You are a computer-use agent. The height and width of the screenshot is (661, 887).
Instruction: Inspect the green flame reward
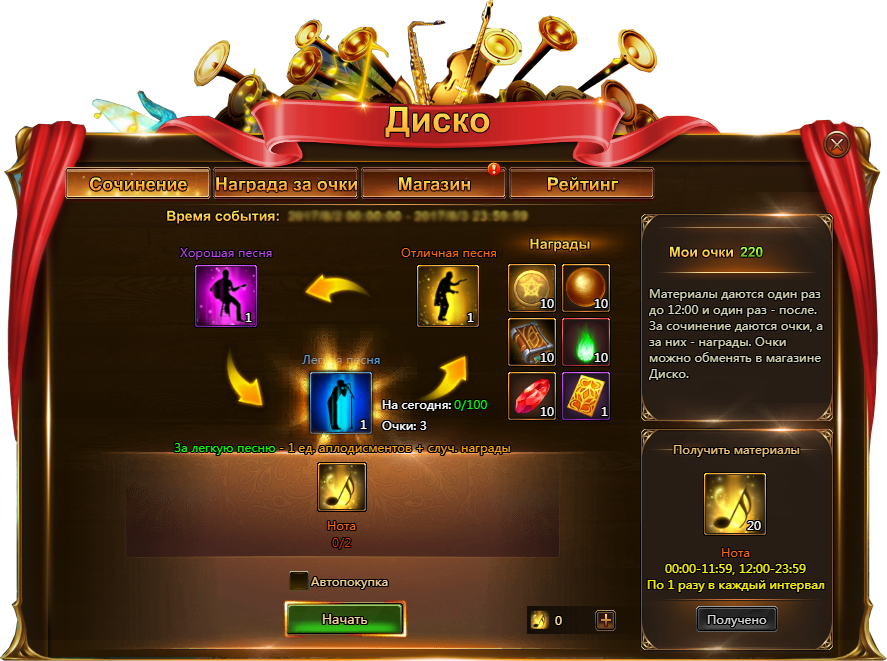(x=586, y=342)
